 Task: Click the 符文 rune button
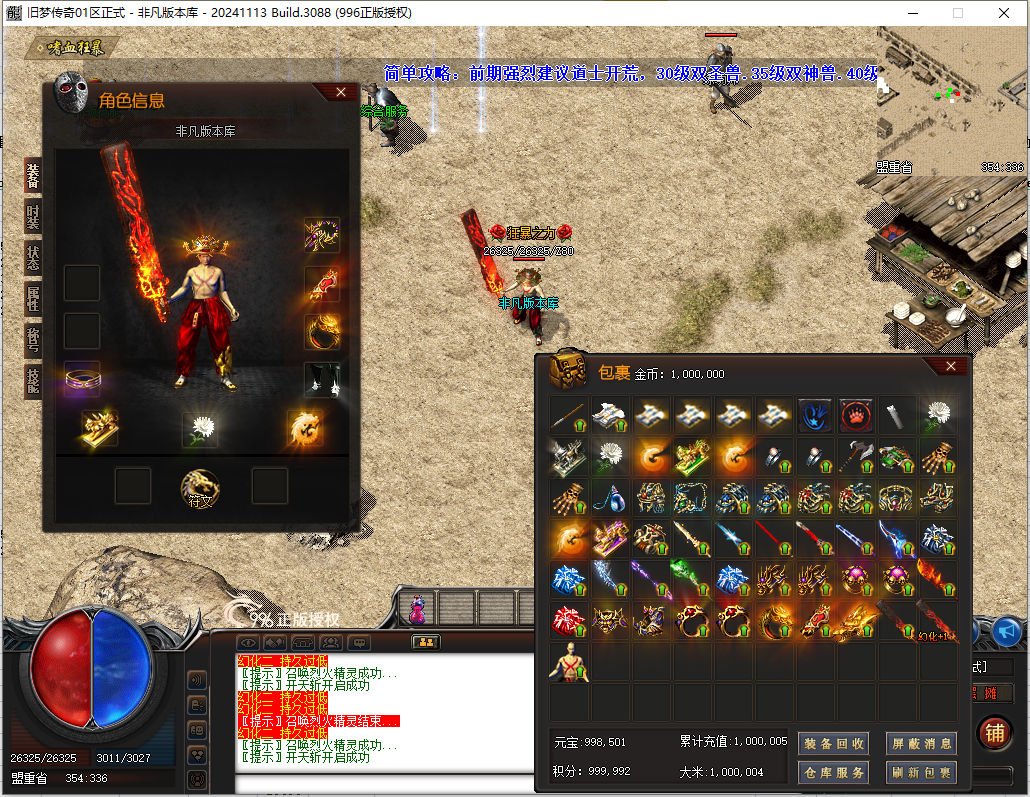(x=199, y=487)
